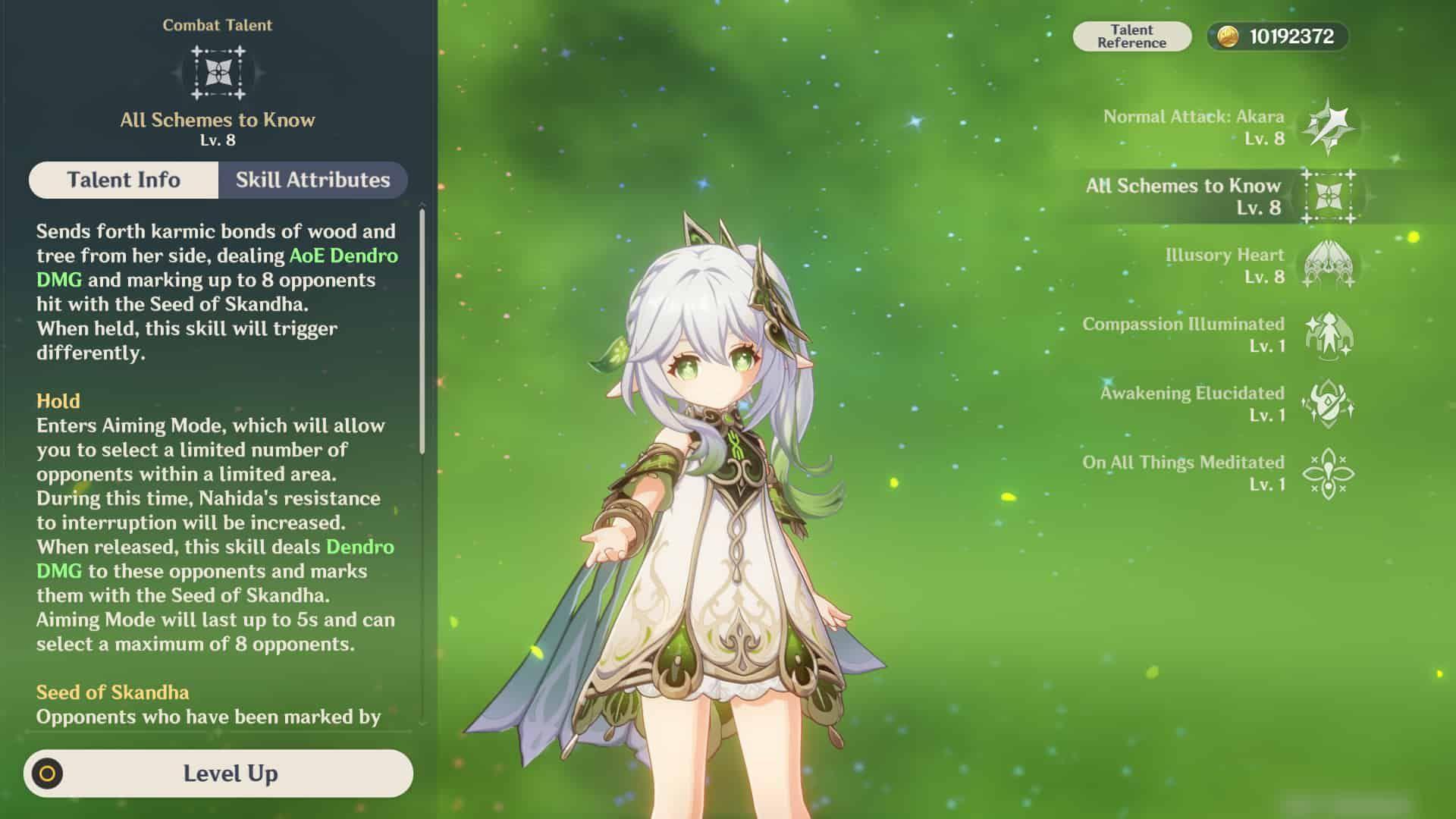The height and width of the screenshot is (819, 1456).
Task: Select the Normal Attack: Akara talent label
Action: [1194, 117]
